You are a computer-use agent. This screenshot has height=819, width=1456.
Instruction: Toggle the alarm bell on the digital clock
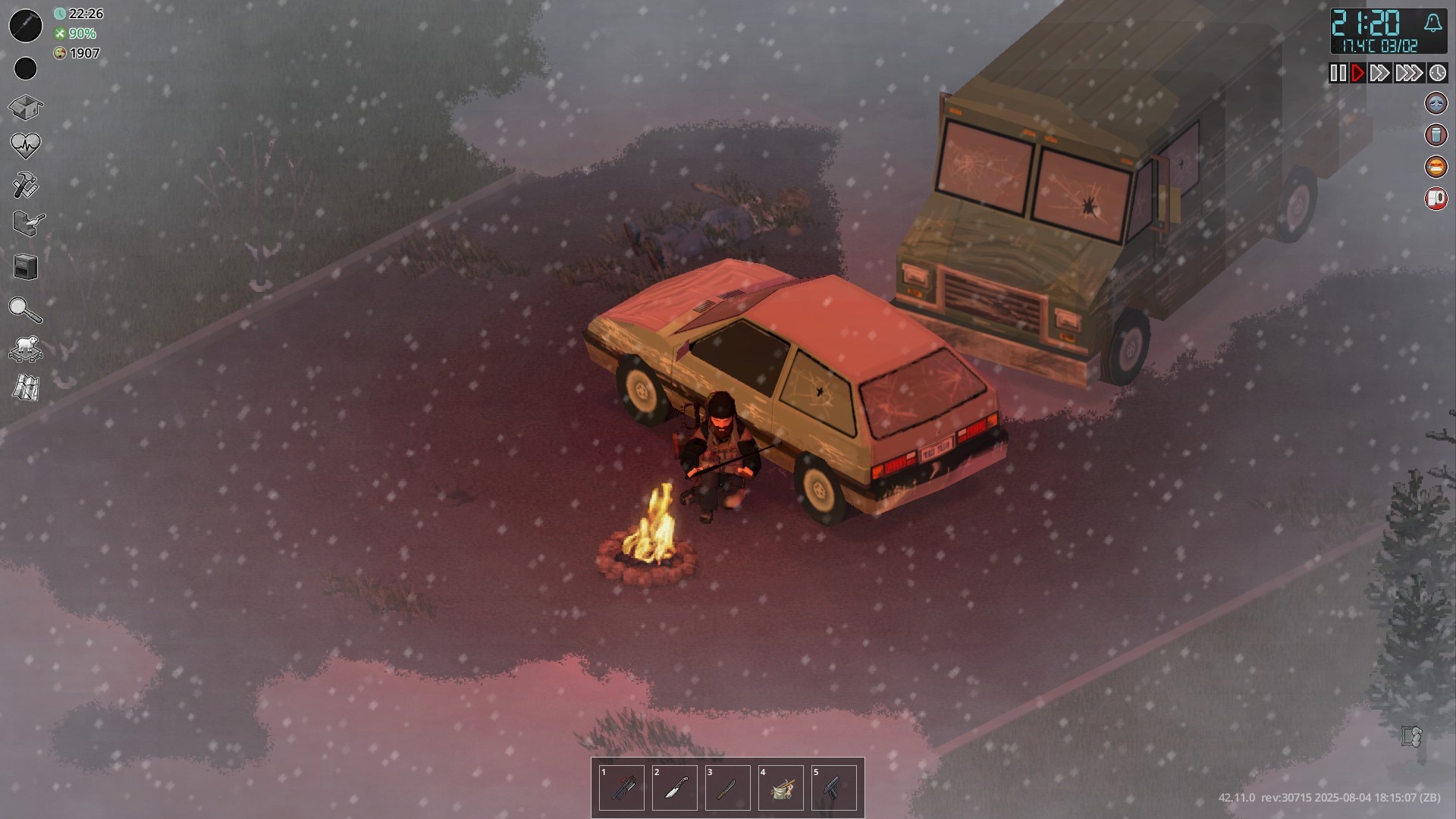(x=1432, y=24)
